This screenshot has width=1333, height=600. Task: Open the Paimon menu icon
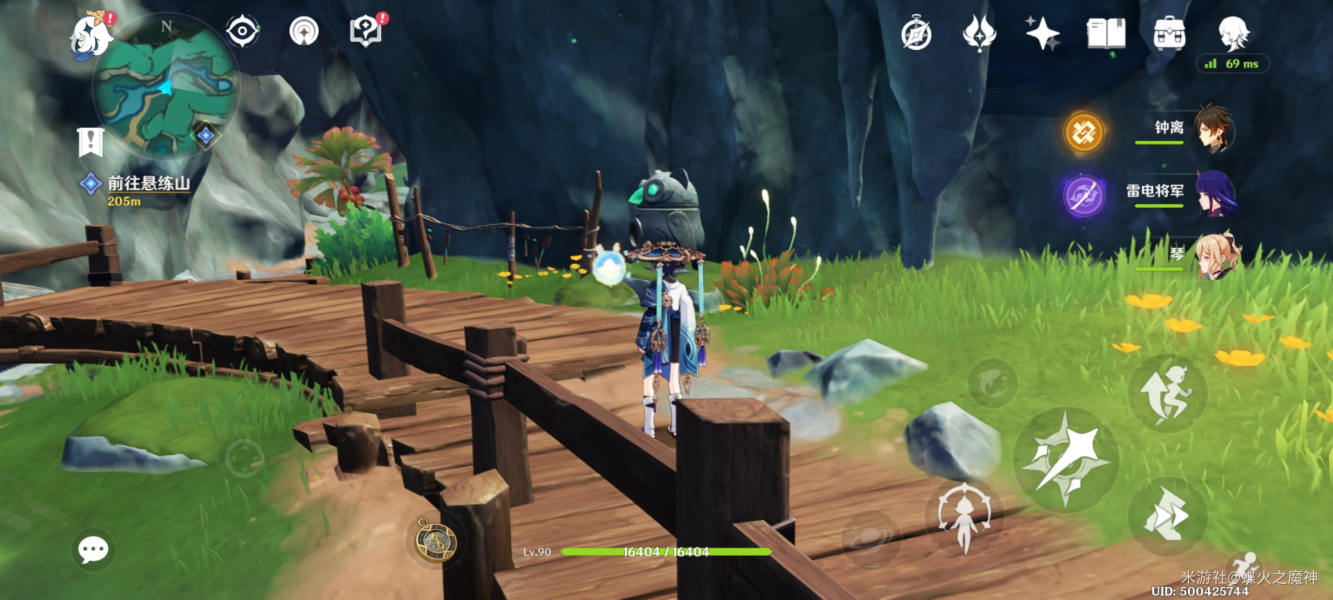point(91,36)
